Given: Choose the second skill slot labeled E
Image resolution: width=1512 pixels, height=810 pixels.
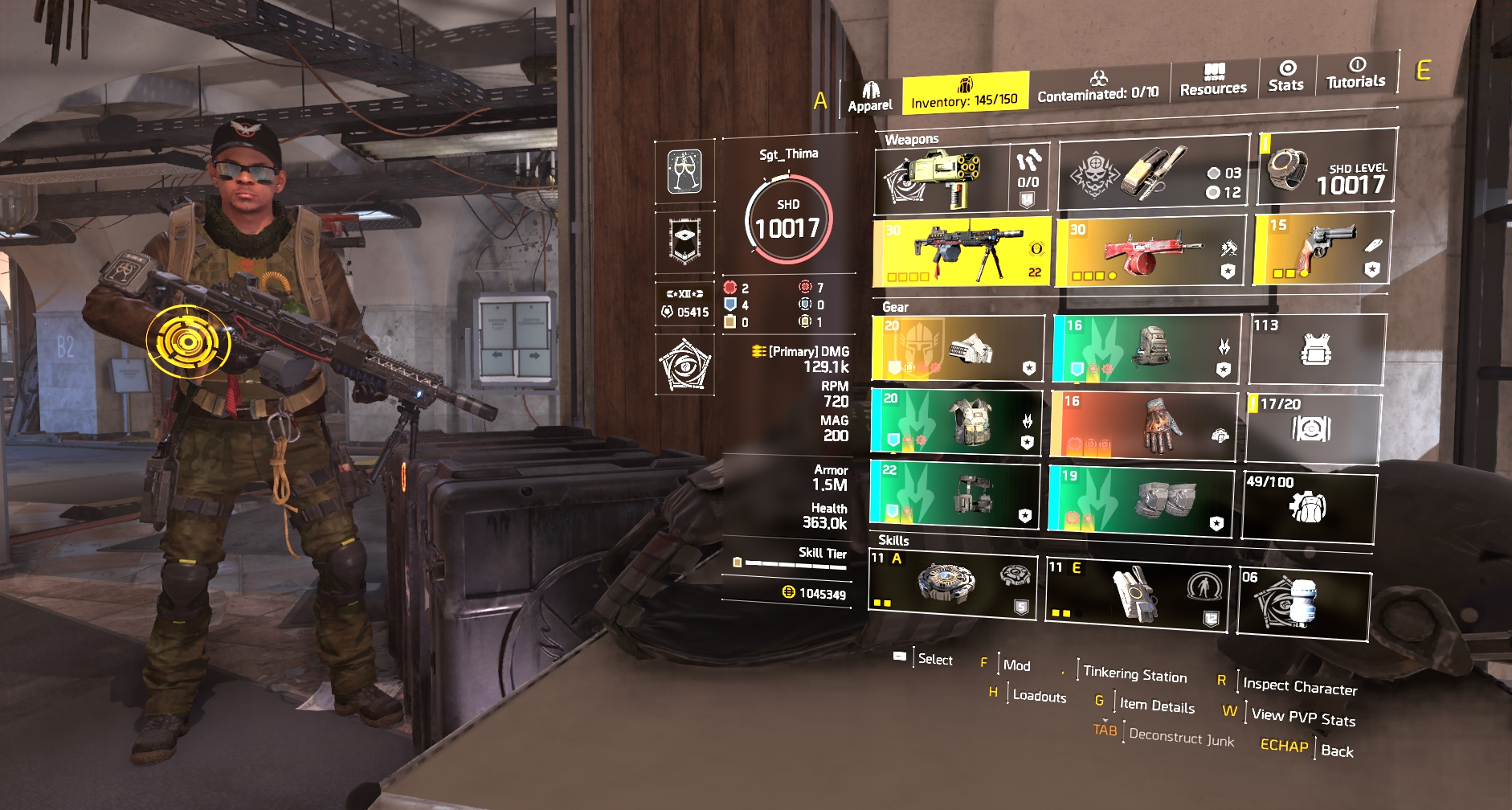Looking at the screenshot, I should (x=1136, y=591).
